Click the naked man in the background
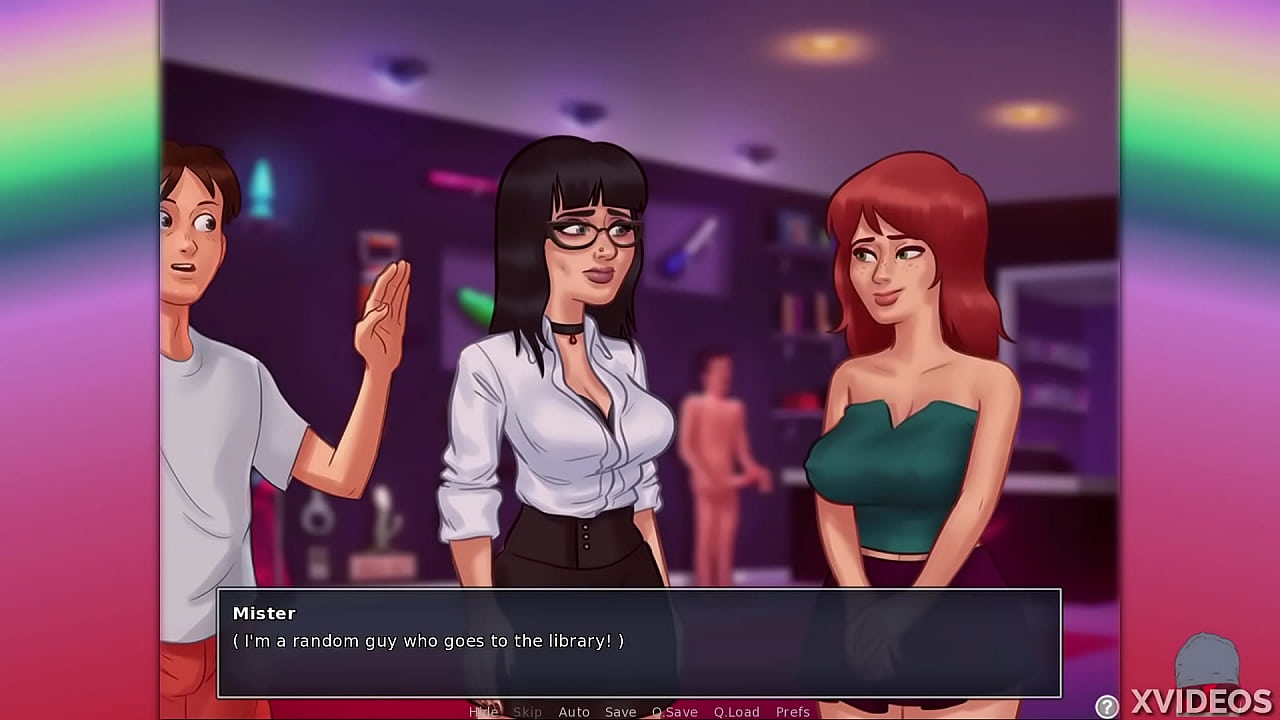This screenshot has width=1280, height=720. click(x=716, y=440)
